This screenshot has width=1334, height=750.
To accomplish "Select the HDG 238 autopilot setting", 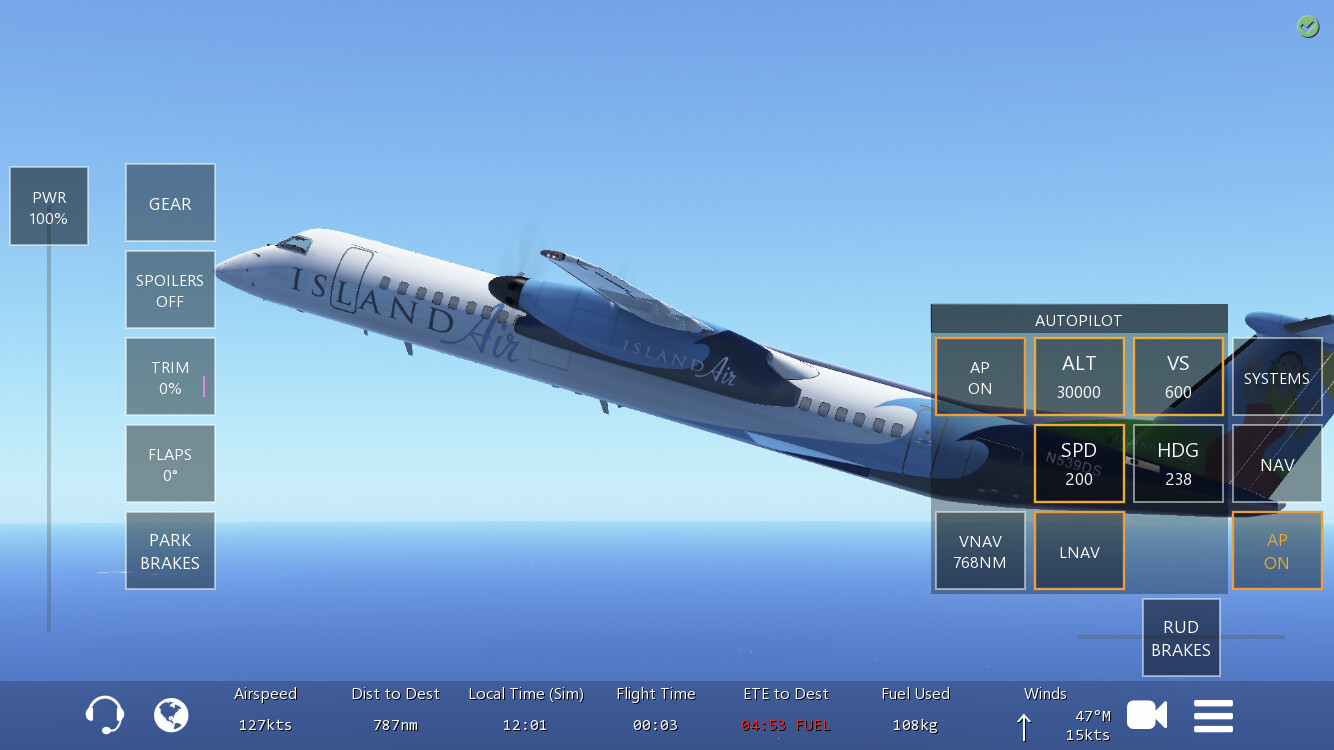I will click(x=1178, y=464).
